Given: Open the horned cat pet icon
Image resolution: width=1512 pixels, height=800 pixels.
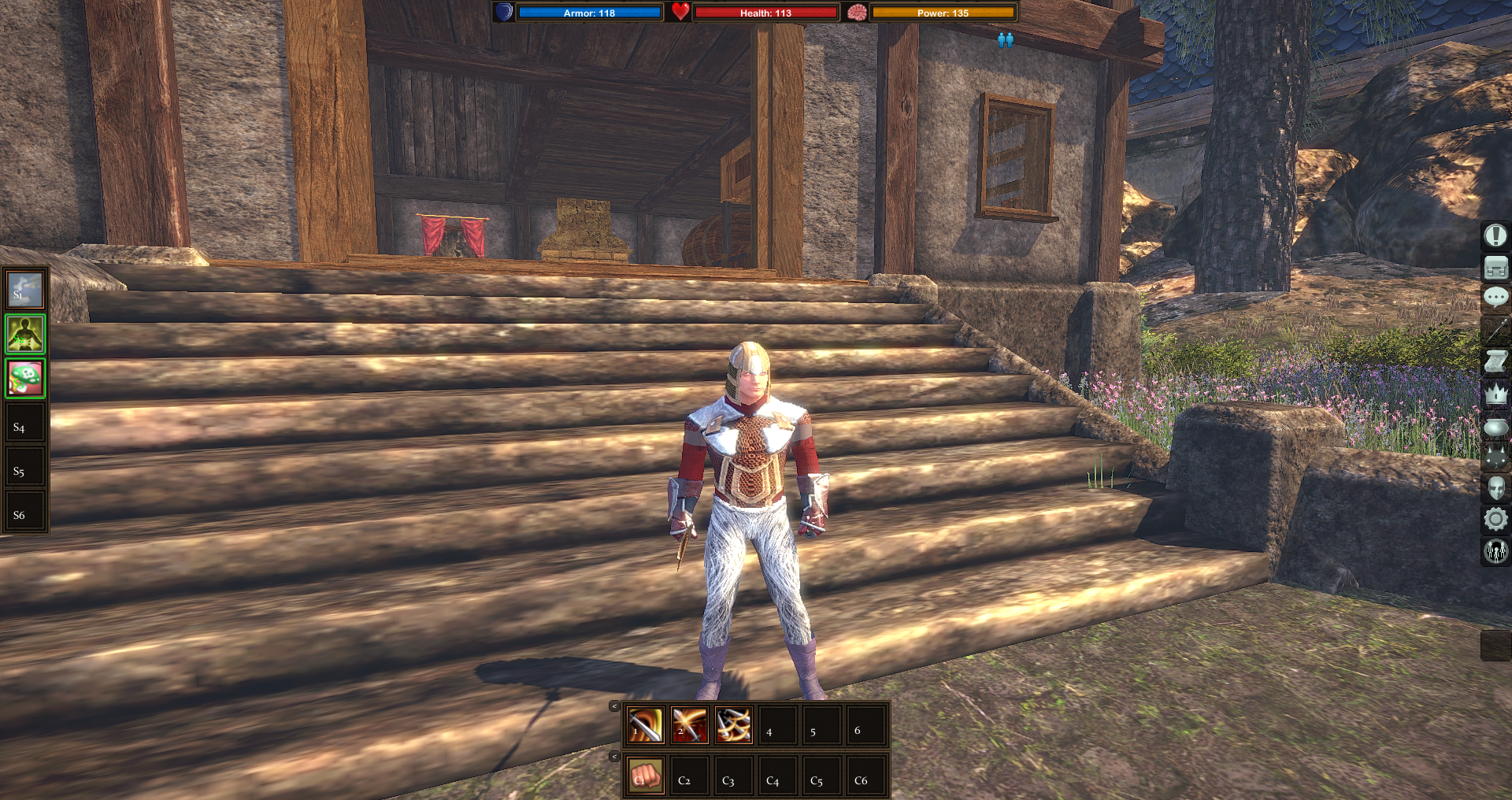Looking at the screenshot, I should click(x=1495, y=457).
